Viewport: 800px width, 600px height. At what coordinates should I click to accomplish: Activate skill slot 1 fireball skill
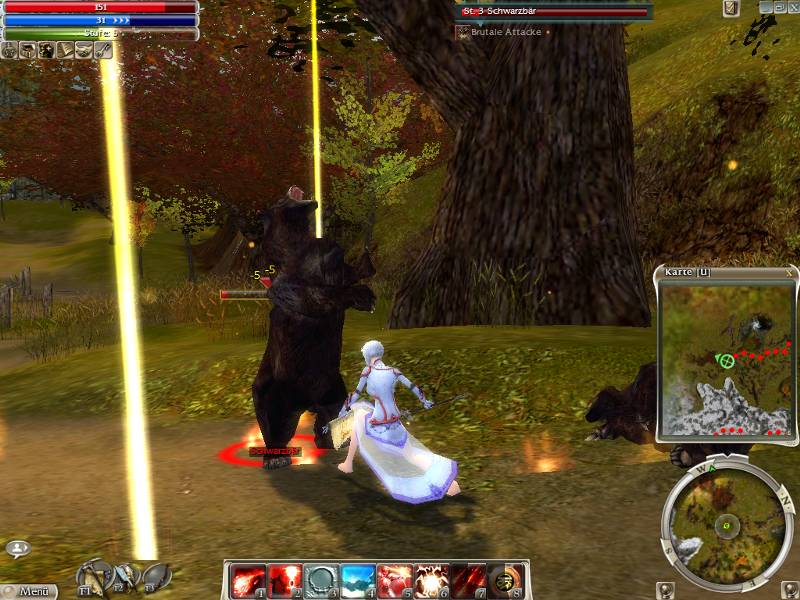[x=248, y=580]
